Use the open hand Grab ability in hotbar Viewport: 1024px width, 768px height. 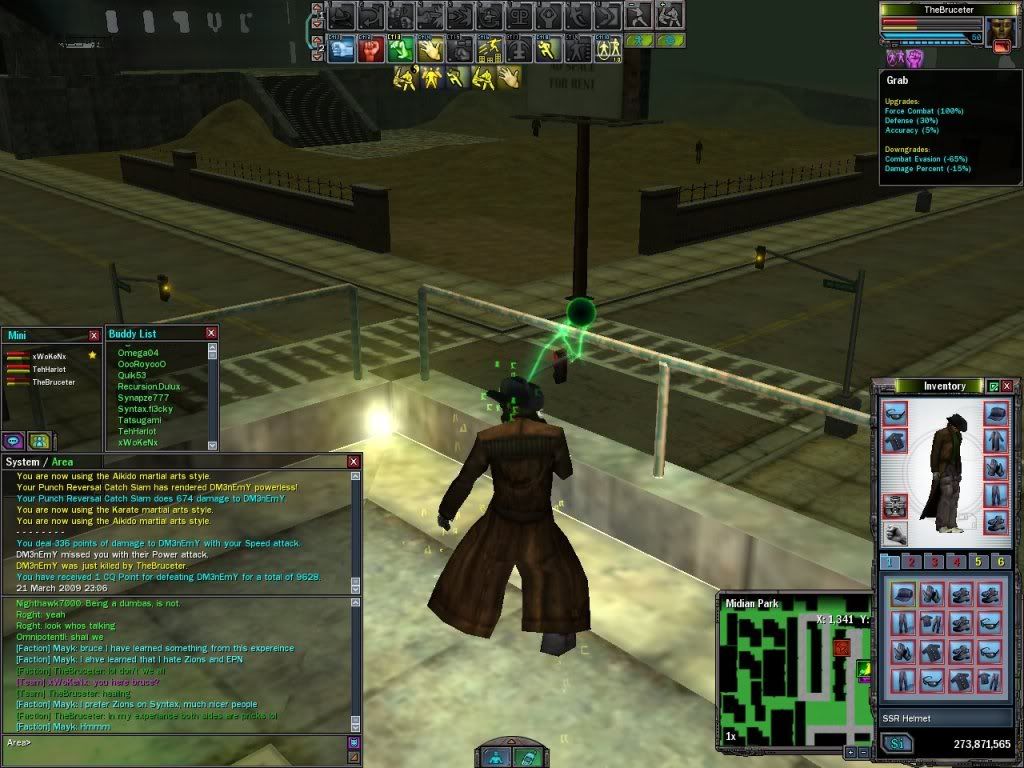tap(431, 48)
